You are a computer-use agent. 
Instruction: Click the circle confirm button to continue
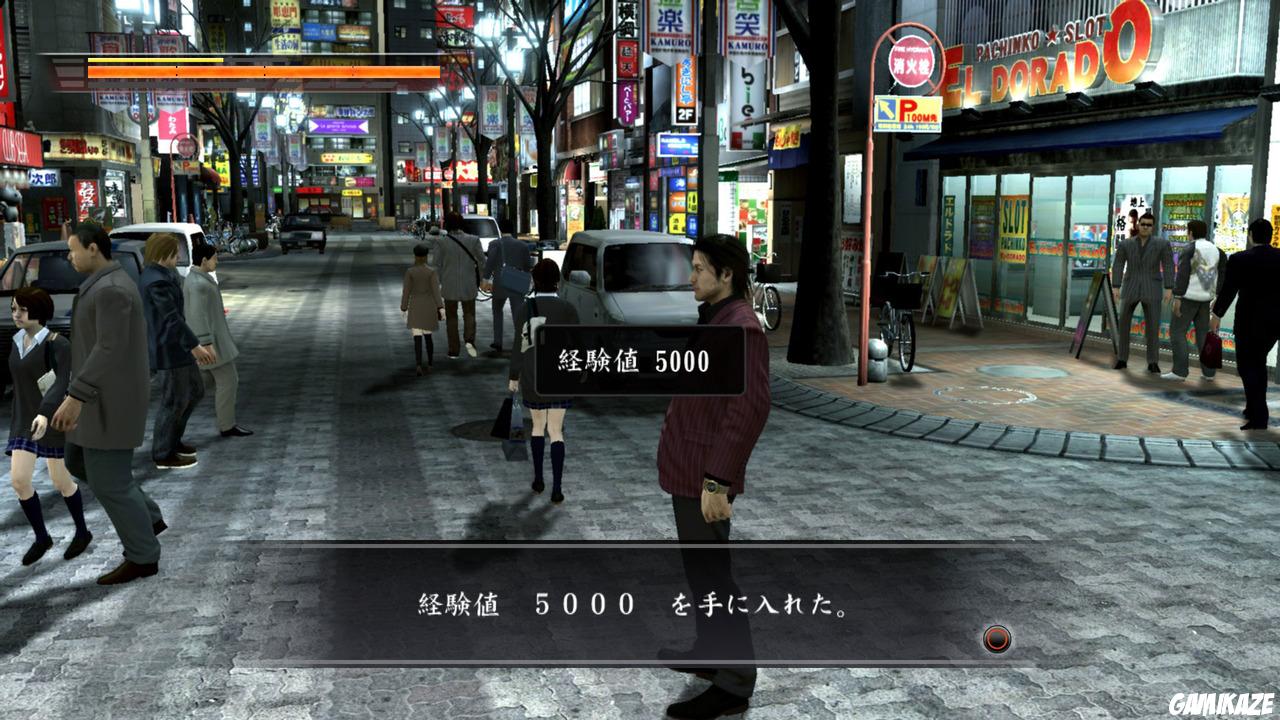click(996, 637)
